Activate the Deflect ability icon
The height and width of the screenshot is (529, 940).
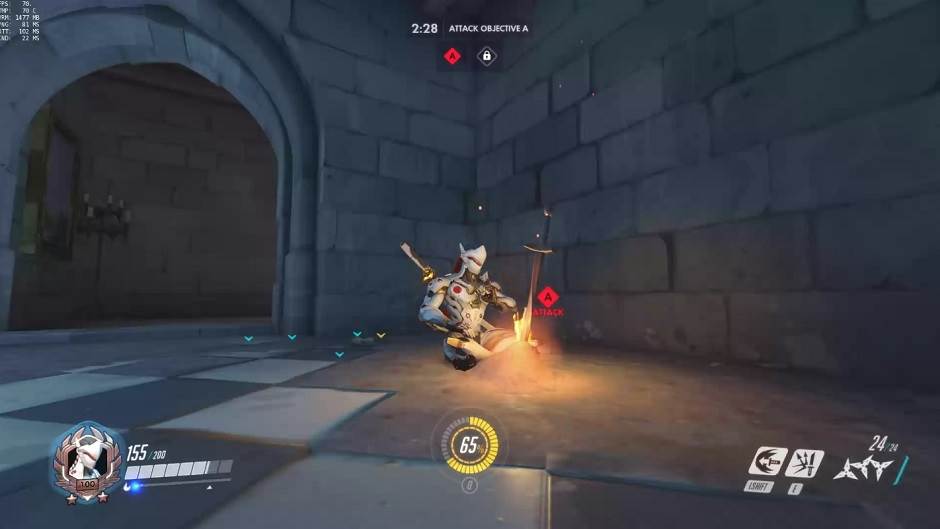click(803, 462)
